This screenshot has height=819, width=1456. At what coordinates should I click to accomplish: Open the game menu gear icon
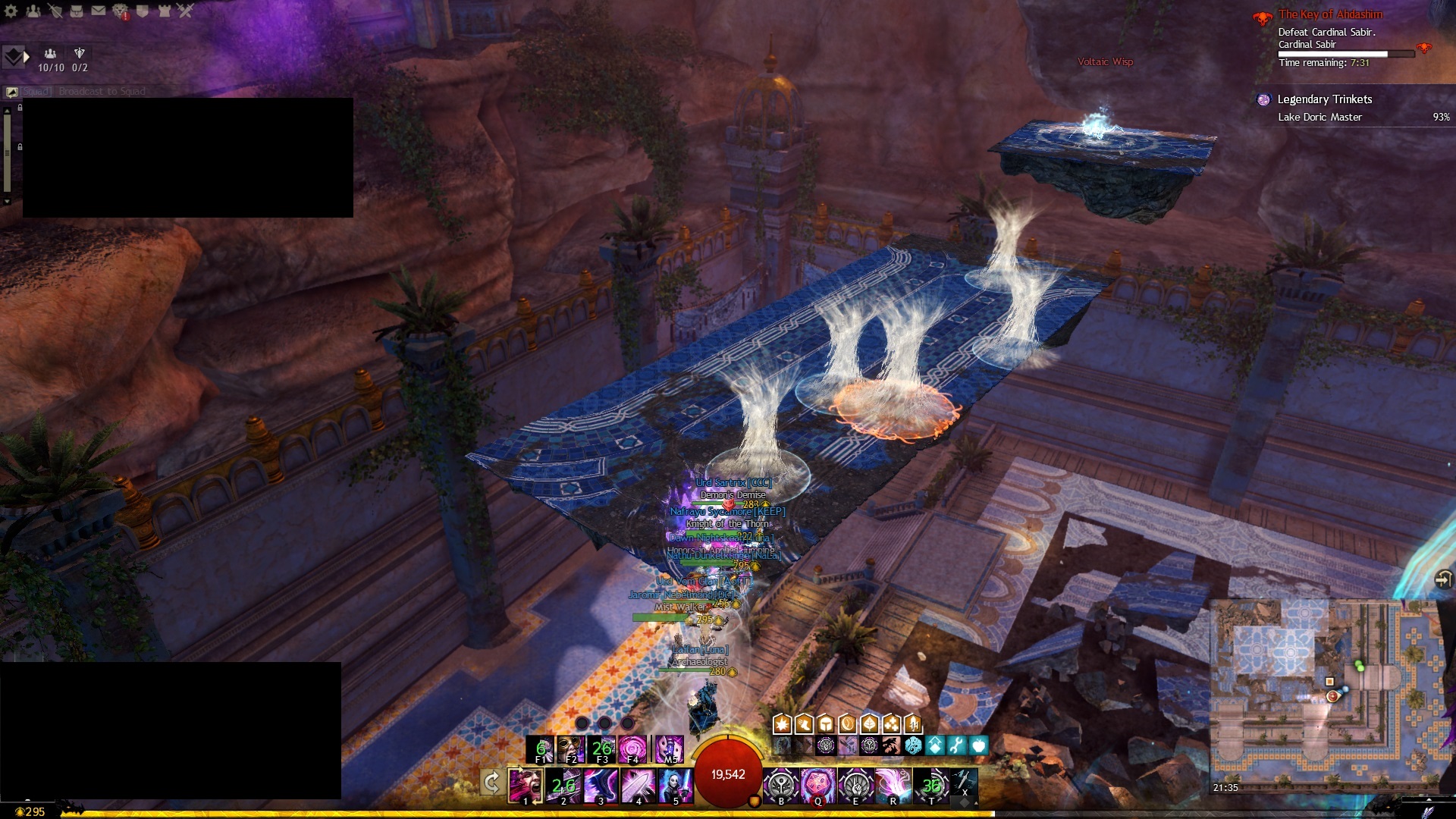click(x=11, y=11)
